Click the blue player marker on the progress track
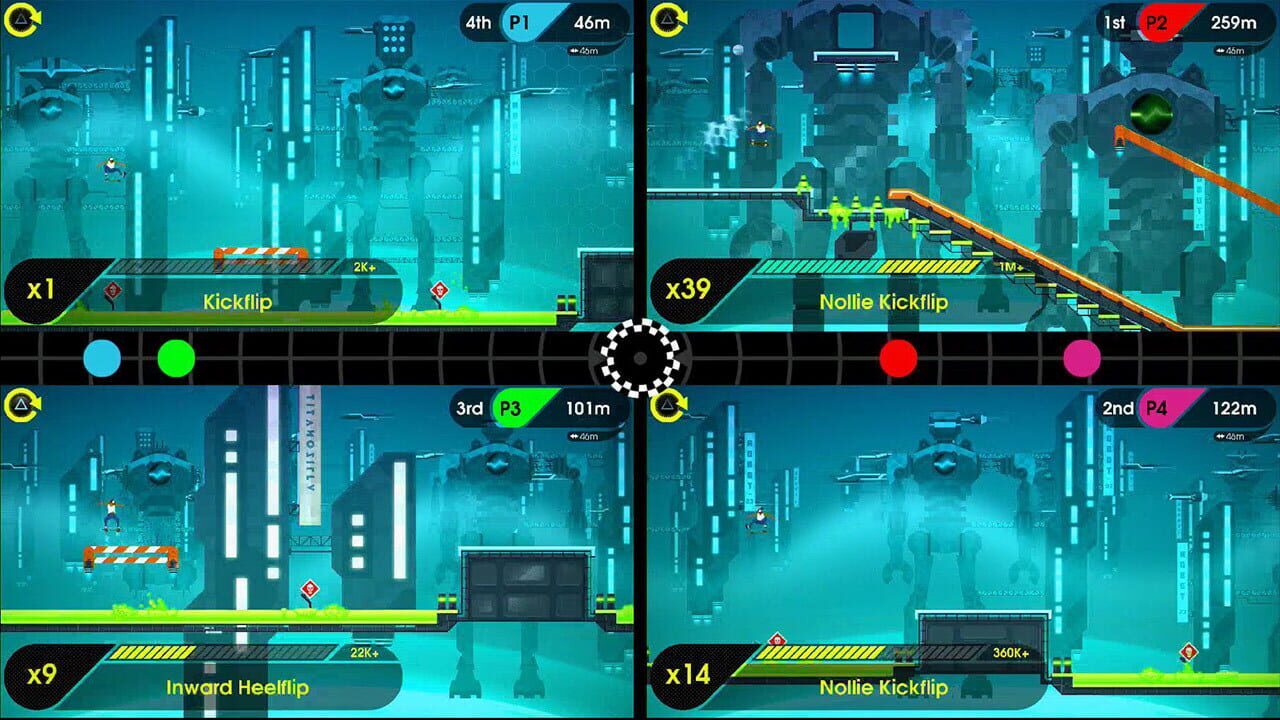 102,358
